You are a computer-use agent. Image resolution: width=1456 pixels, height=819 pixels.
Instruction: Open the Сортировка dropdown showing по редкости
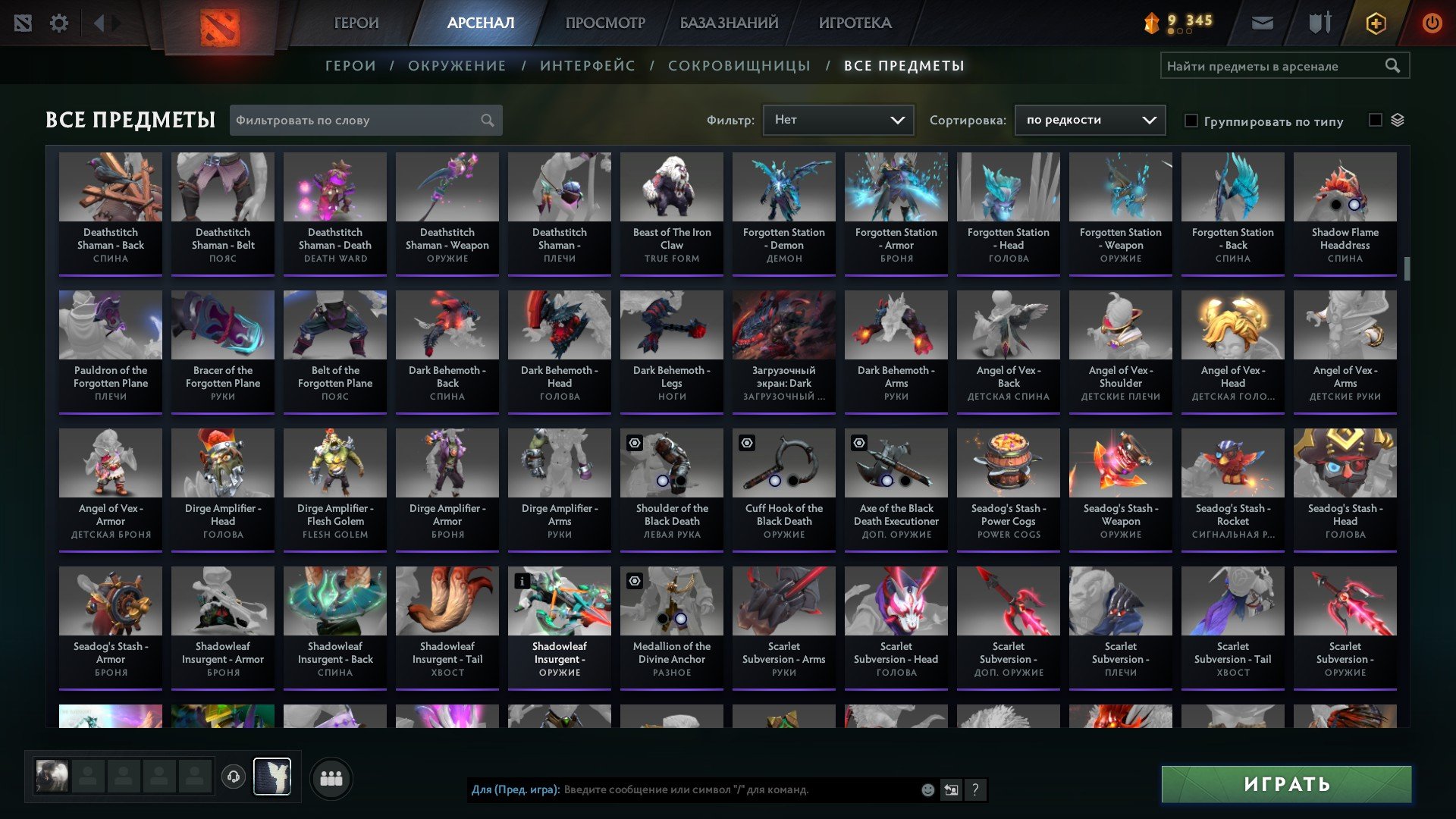[1090, 120]
